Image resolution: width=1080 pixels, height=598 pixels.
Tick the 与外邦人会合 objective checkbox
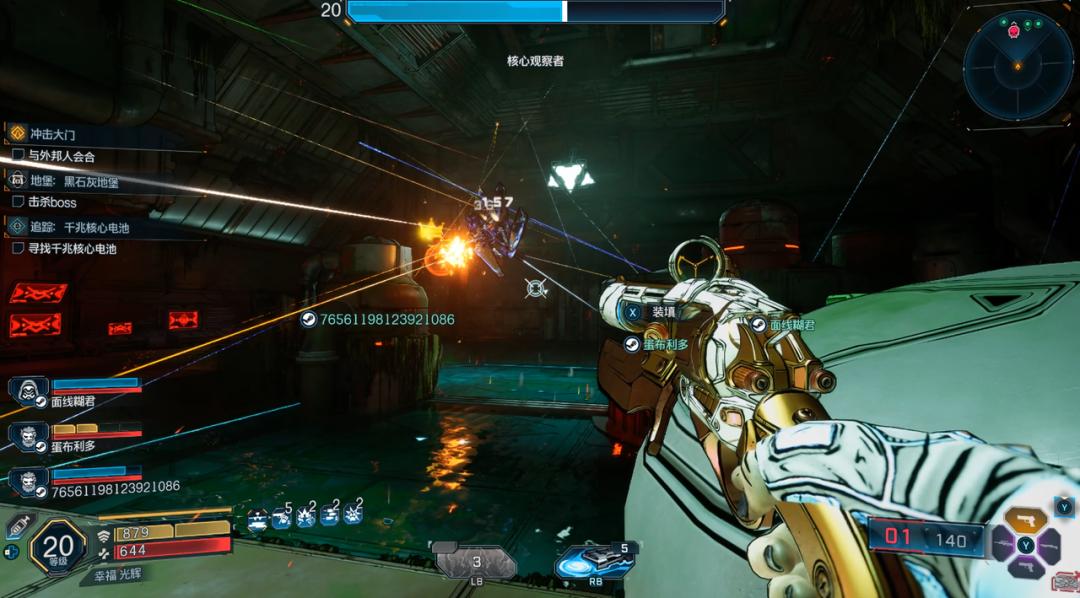click(18, 156)
